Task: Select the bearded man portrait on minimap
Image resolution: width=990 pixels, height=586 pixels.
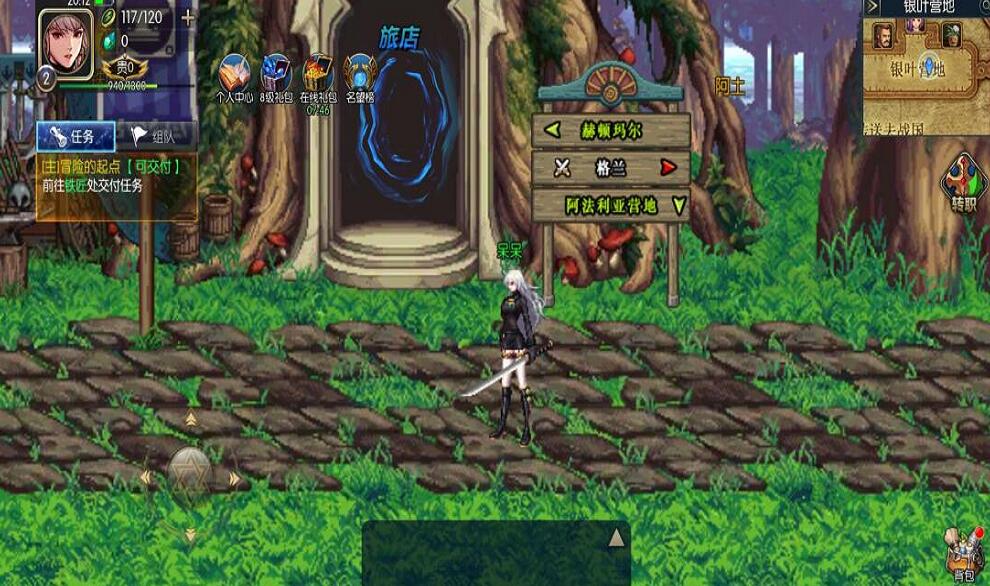Action: click(x=883, y=36)
